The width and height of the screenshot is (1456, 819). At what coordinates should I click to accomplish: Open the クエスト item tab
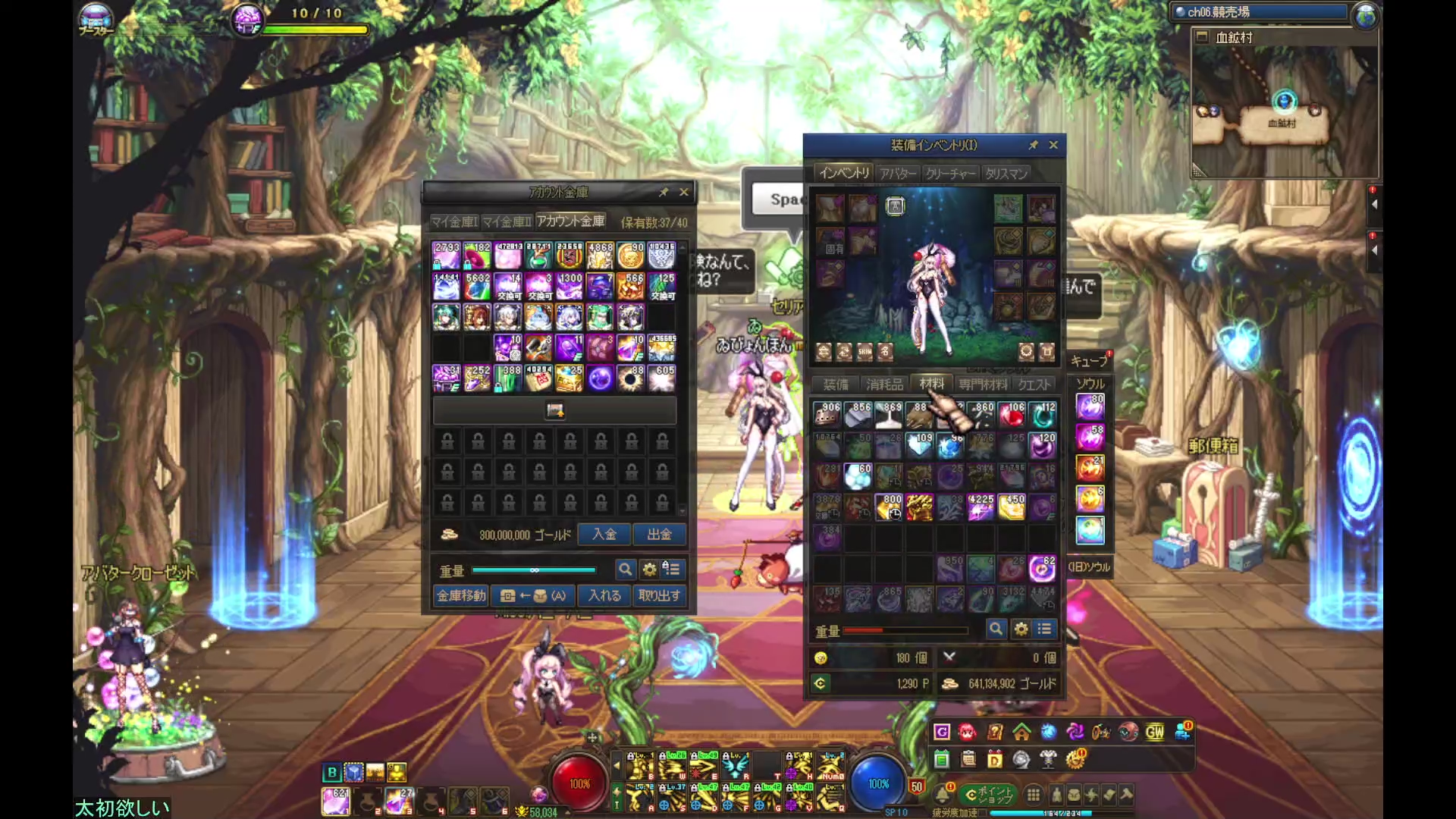tap(1034, 384)
